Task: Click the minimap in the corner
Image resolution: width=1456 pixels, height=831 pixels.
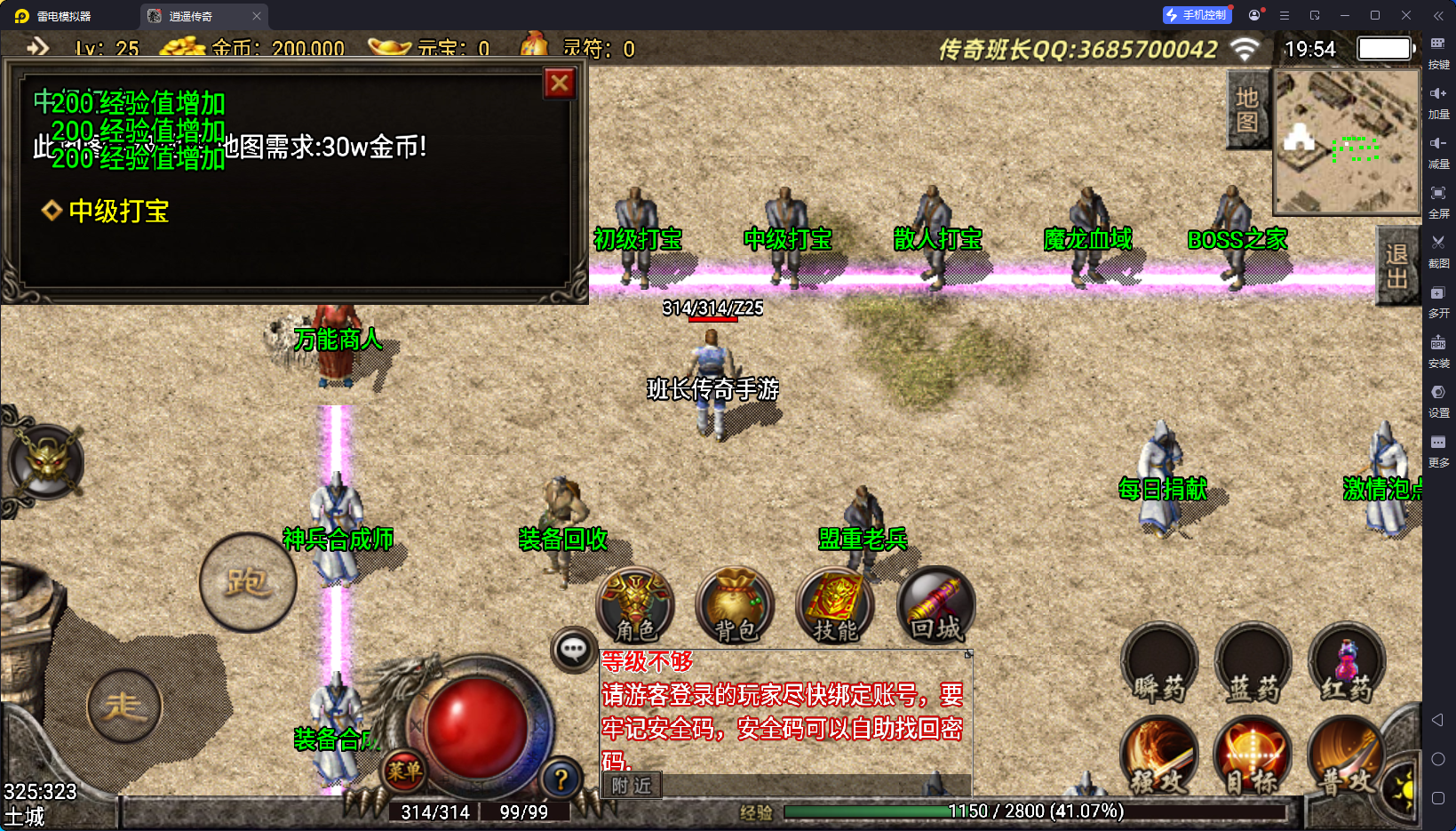Action: tap(1346, 142)
